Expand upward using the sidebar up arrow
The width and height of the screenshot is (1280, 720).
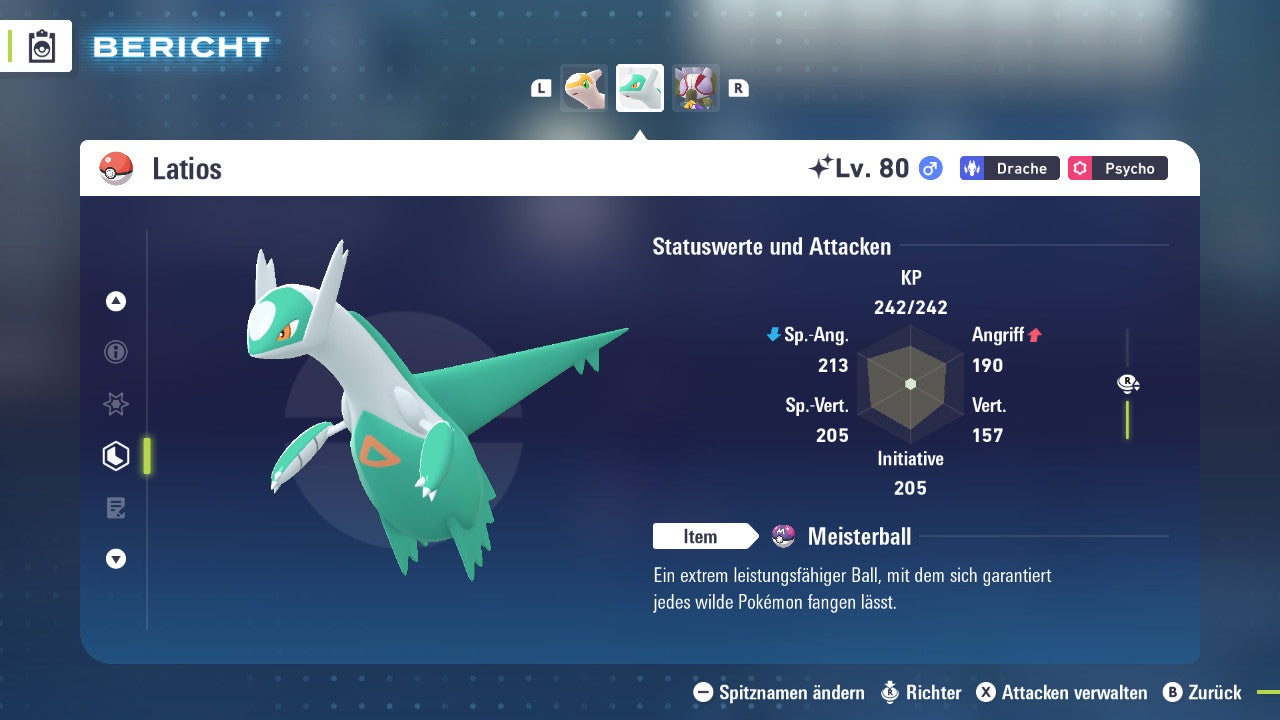tap(115, 301)
